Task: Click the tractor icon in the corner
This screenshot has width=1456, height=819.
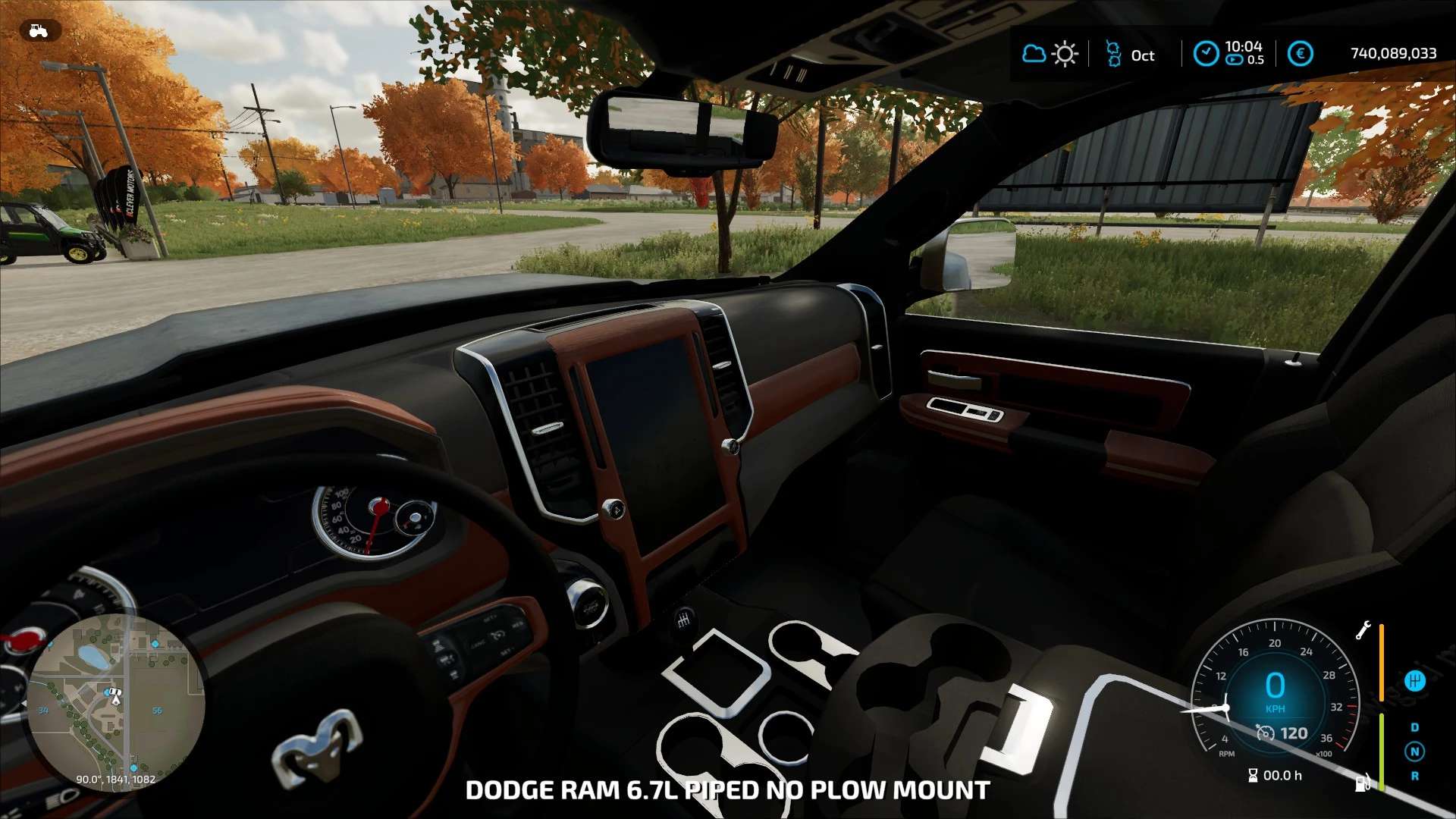Action: [x=39, y=31]
